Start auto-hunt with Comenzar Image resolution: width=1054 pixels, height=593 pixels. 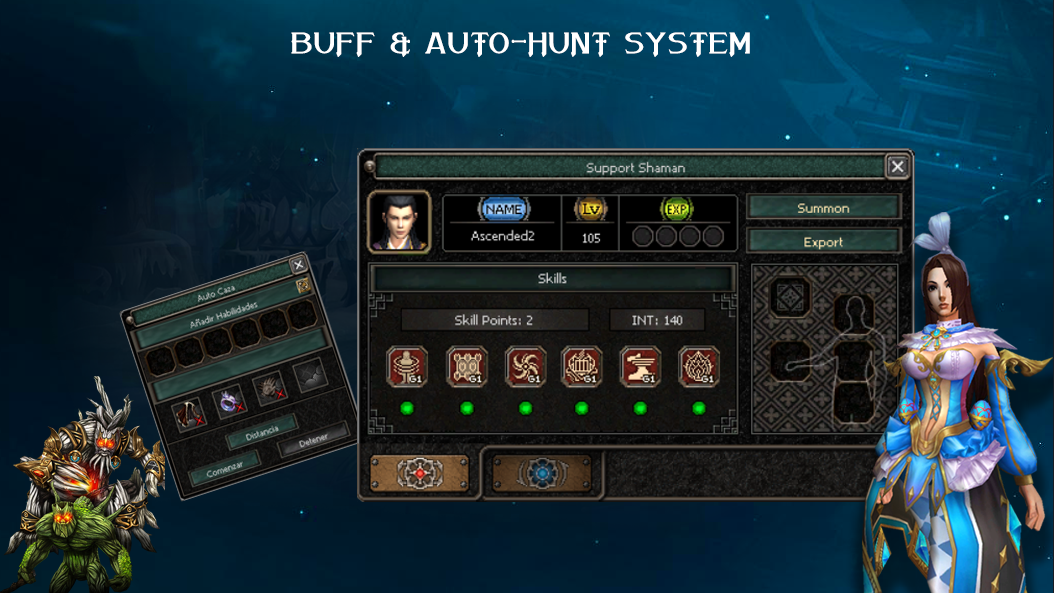[223, 467]
